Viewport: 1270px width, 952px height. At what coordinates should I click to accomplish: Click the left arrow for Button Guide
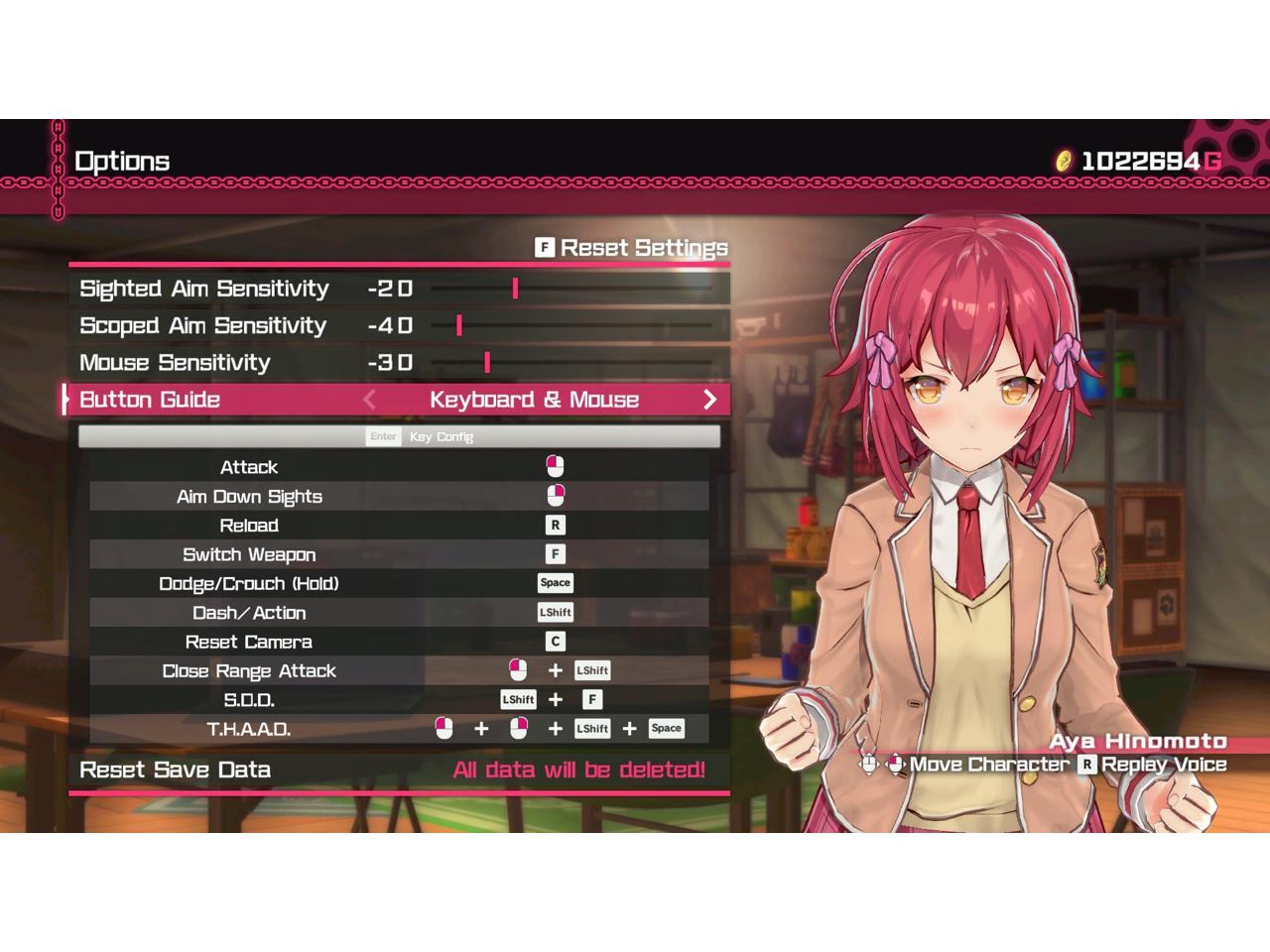click(369, 400)
